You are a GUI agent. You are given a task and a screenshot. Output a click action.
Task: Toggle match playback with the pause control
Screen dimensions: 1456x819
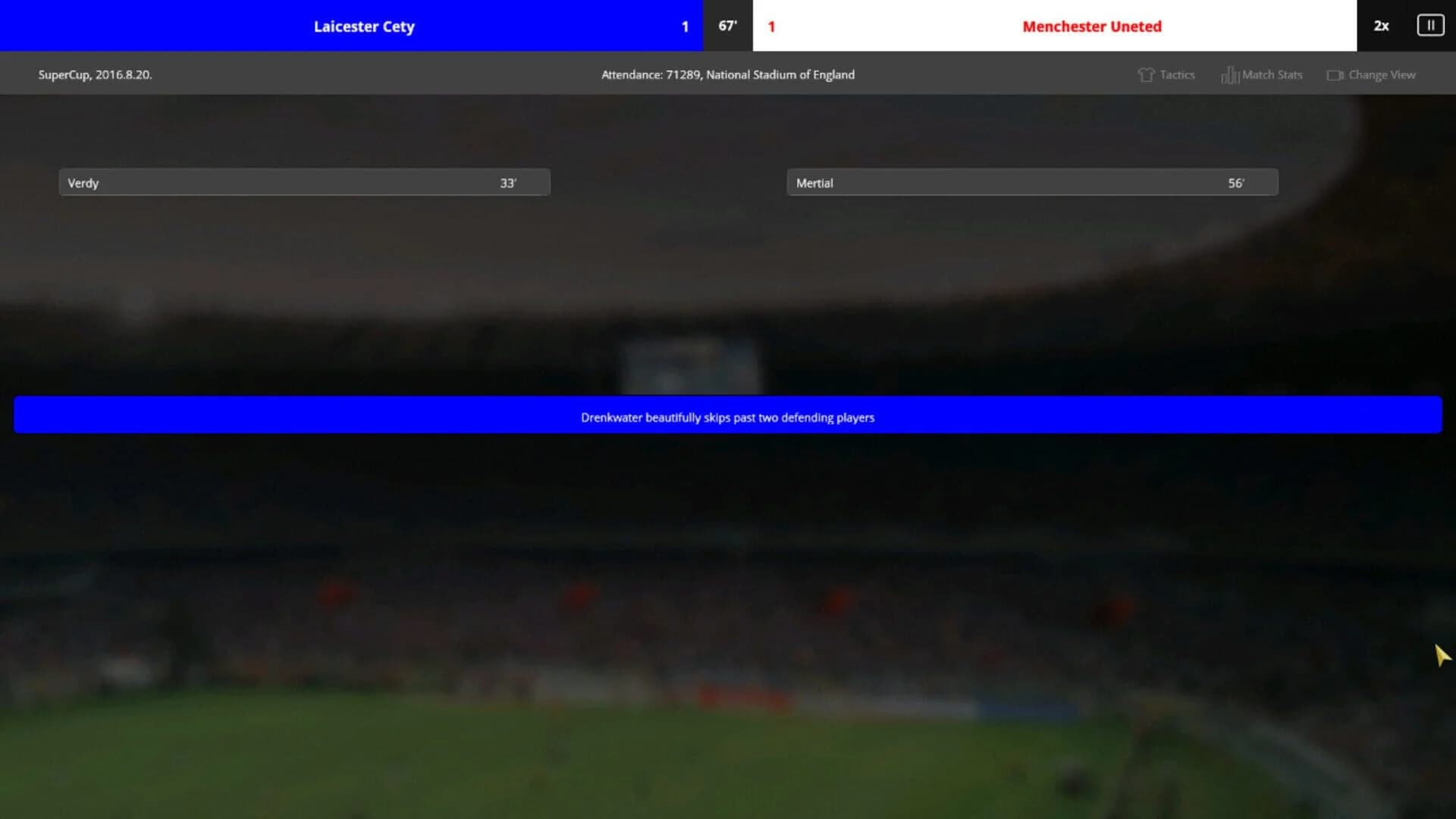click(x=1431, y=25)
